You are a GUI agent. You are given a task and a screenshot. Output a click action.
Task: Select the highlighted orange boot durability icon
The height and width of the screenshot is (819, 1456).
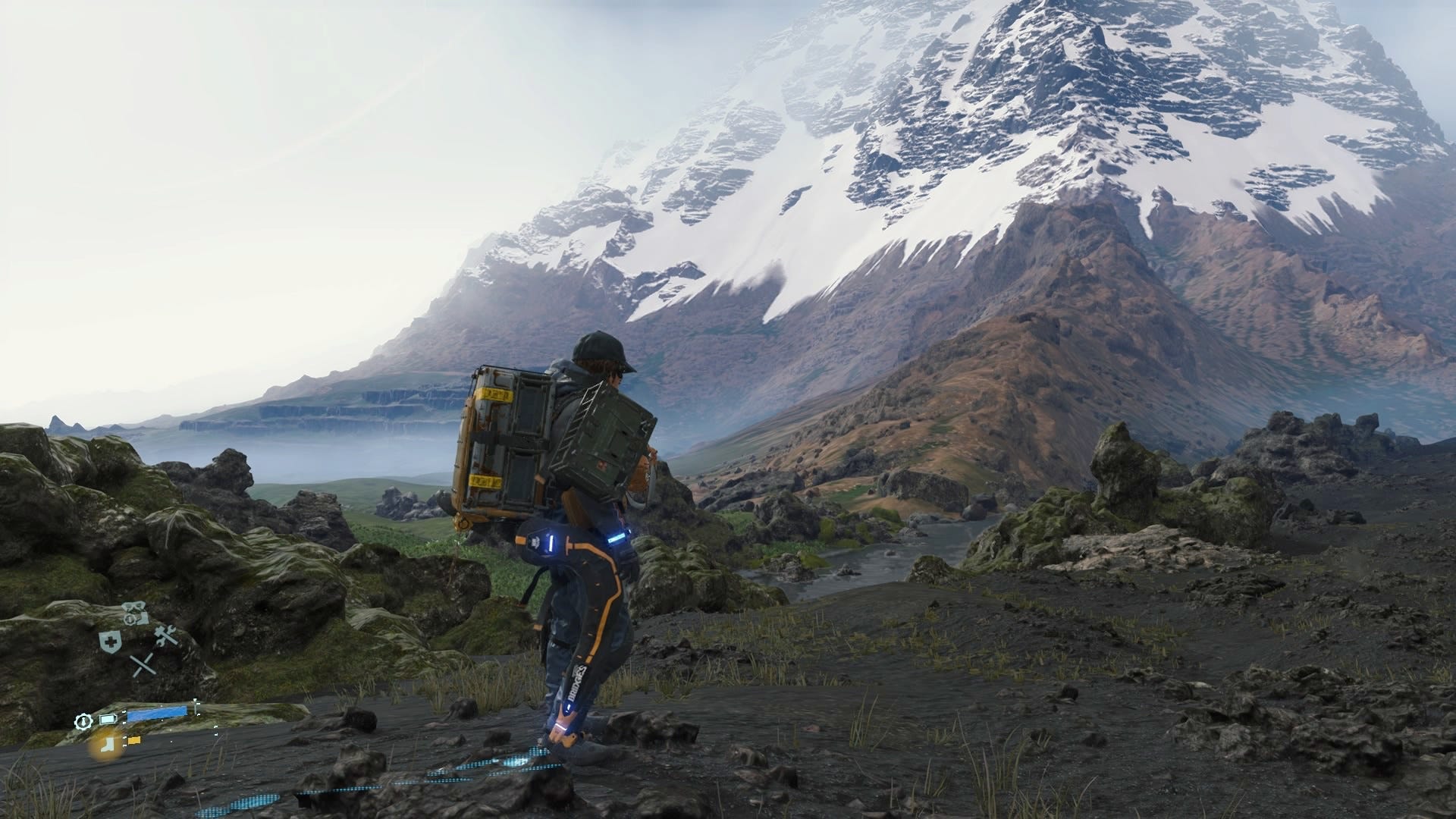(108, 745)
